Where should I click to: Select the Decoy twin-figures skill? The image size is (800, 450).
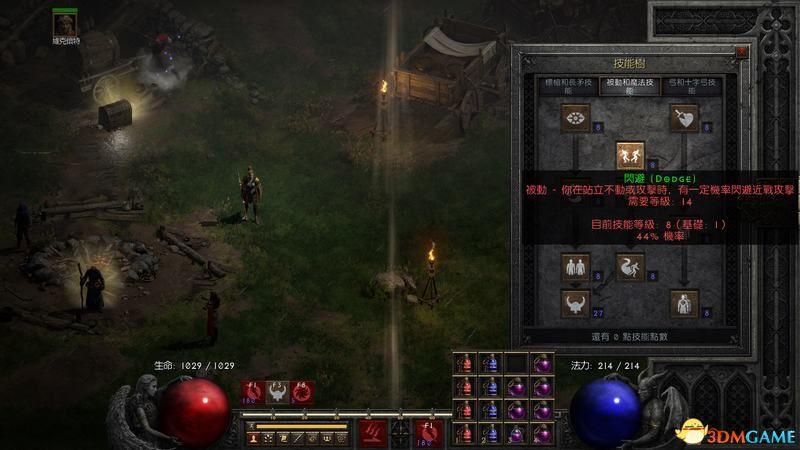574,267
